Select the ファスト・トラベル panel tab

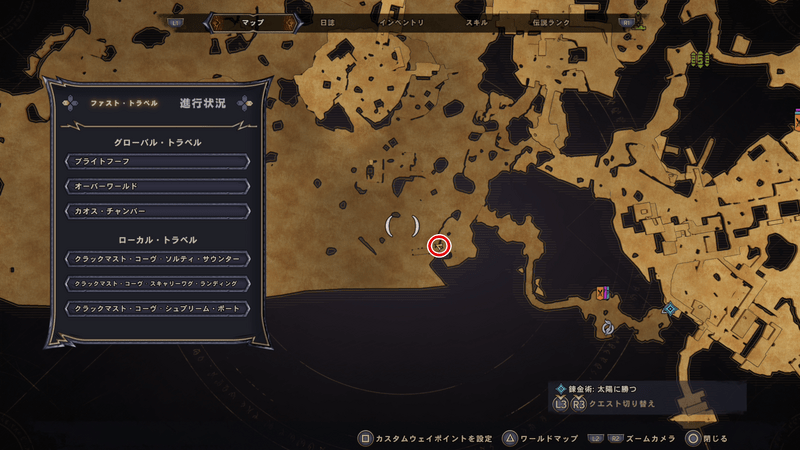[x=124, y=103]
